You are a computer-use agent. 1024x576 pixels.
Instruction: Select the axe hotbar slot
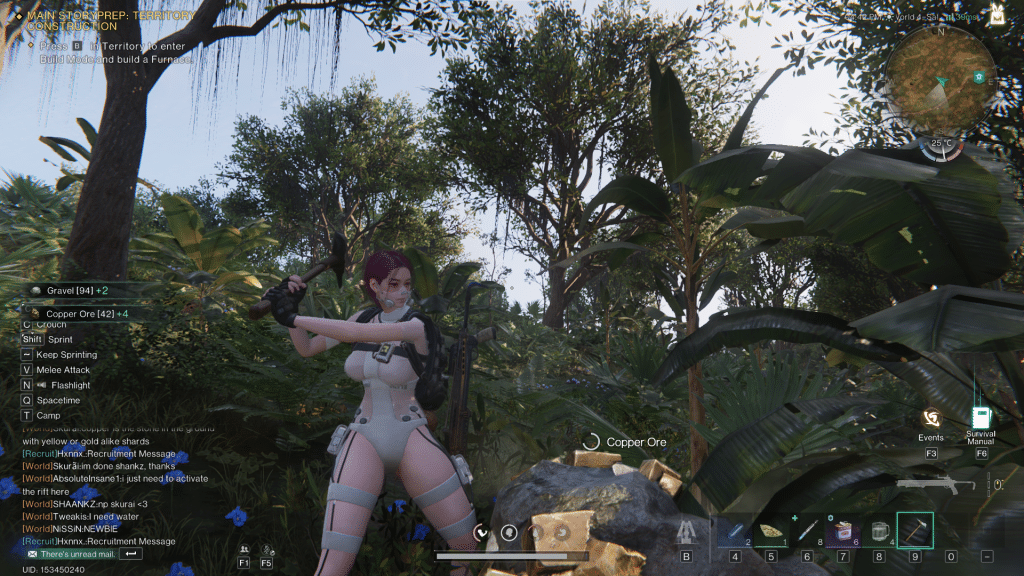coord(914,531)
